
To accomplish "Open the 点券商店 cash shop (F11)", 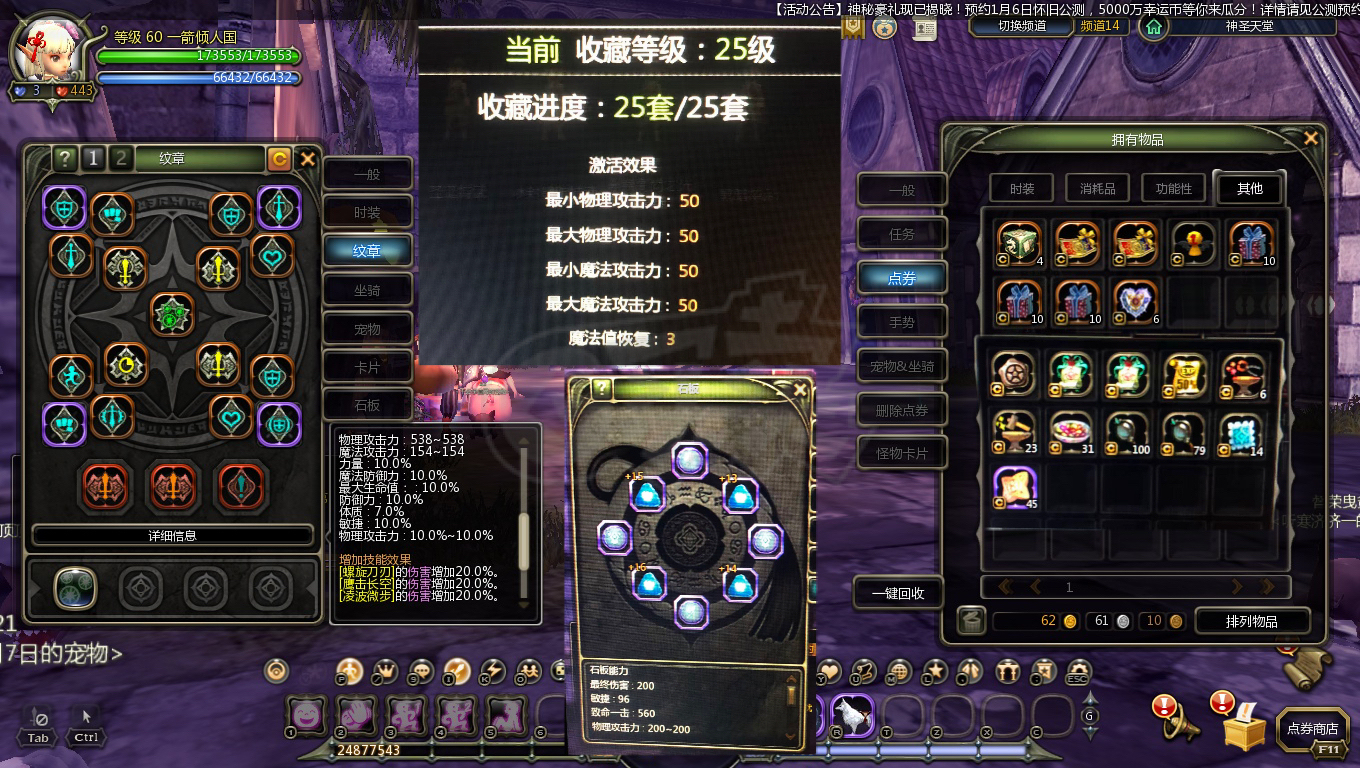I will [x=1313, y=729].
